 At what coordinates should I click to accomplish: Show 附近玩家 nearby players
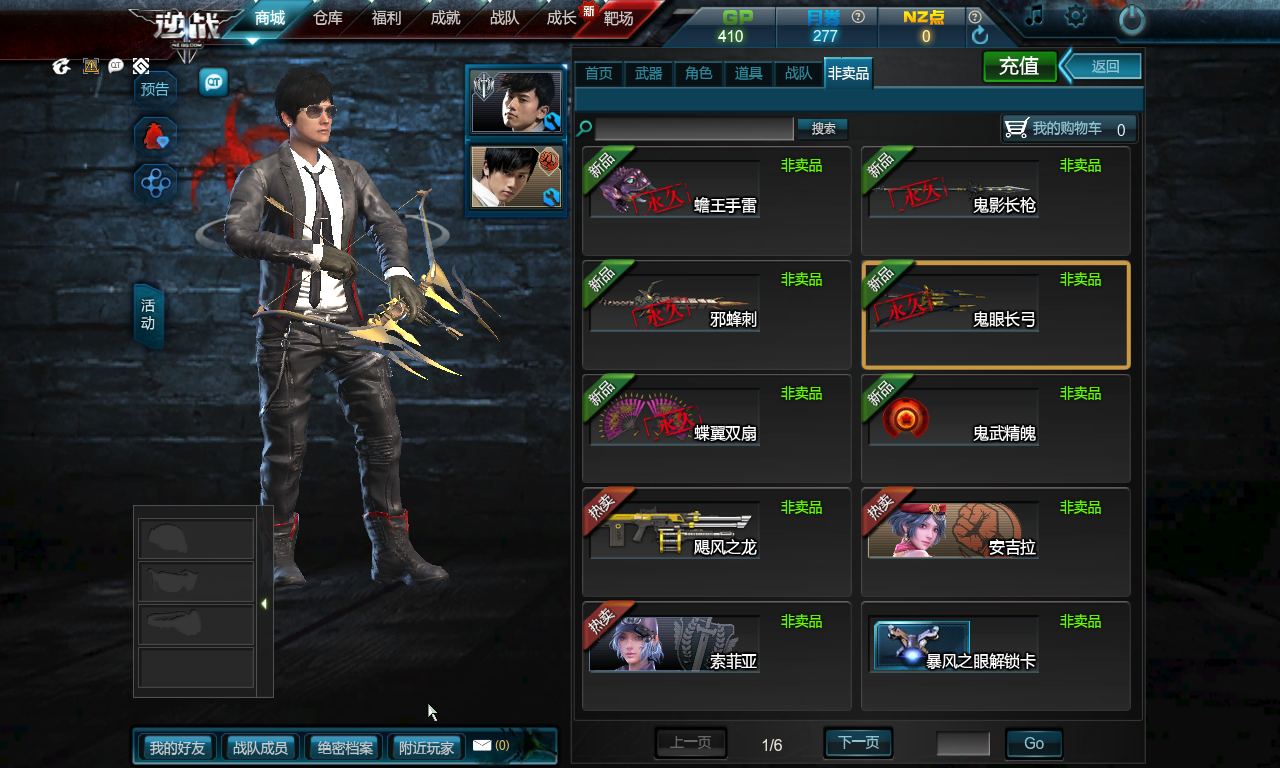click(x=427, y=747)
